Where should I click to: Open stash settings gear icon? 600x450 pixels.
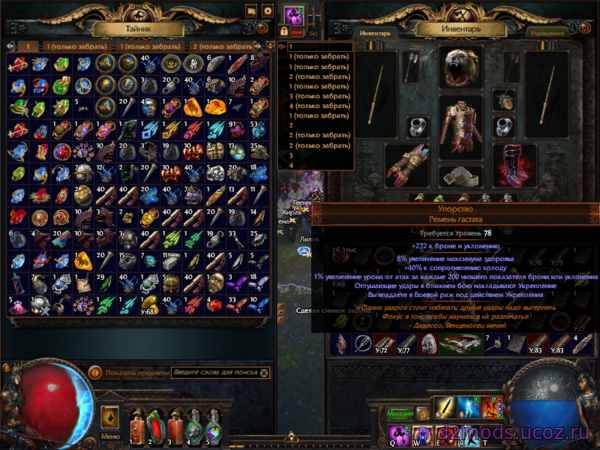click(267, 11)
